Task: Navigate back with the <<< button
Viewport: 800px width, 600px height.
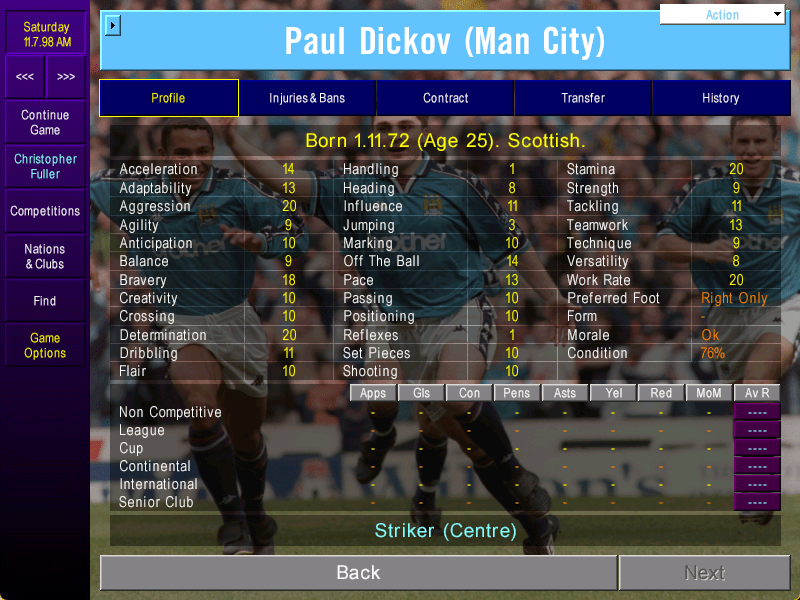Action: pyautogui.click(x=25, y=77)
